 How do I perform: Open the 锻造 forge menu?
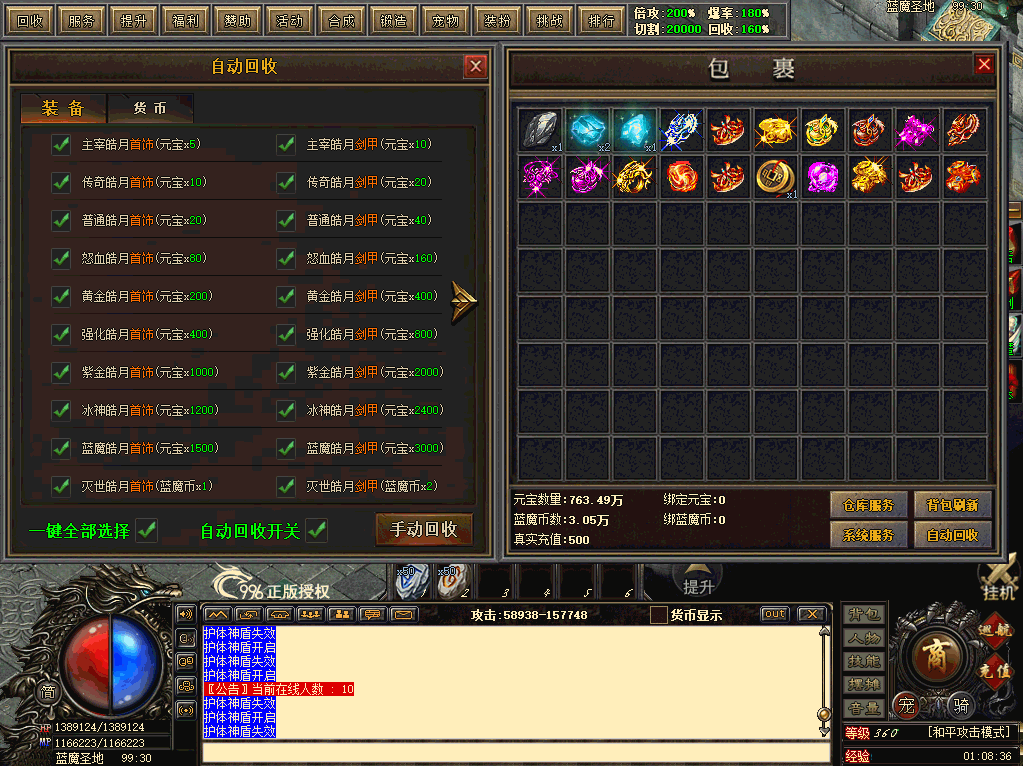pos(393,20)
